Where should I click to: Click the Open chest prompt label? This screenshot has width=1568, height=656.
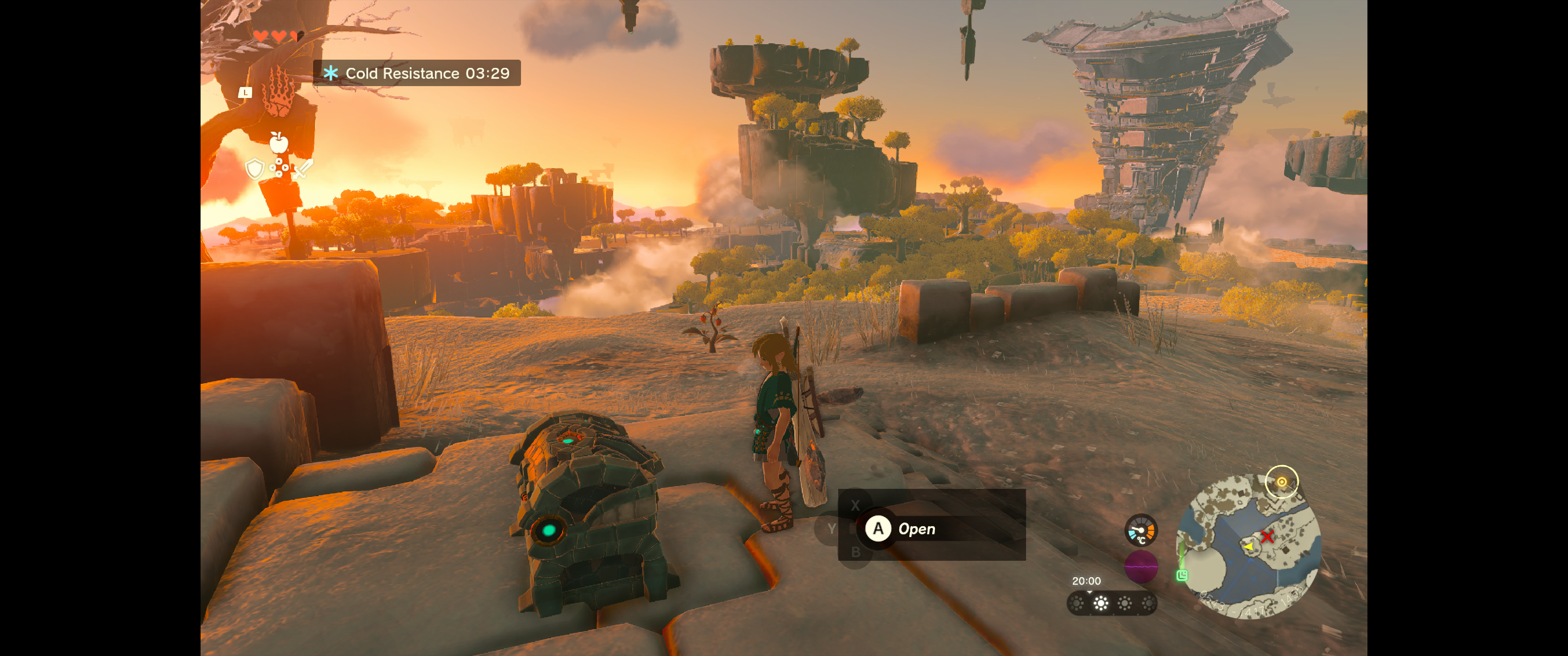click(916, 529)
